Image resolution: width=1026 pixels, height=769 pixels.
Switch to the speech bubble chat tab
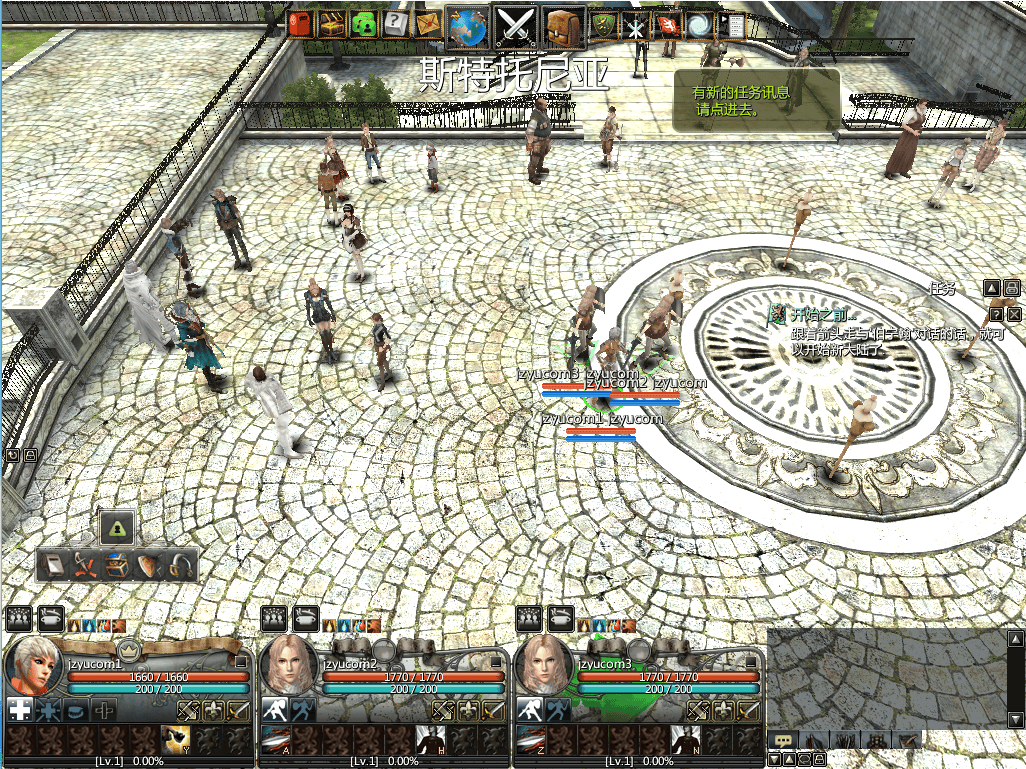click(x=783, y=740)
